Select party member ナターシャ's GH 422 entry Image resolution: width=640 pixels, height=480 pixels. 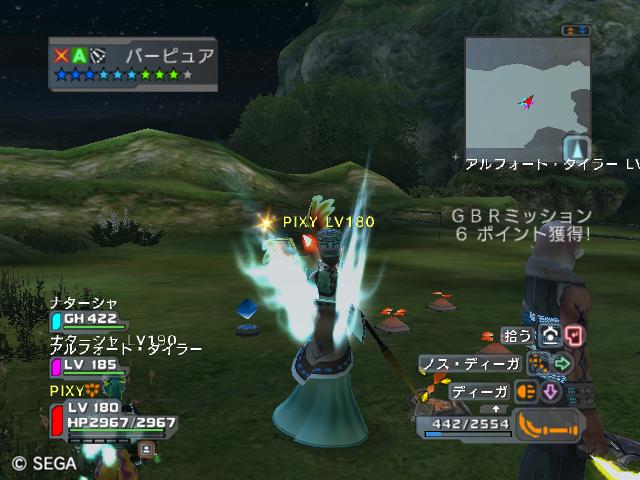pyautogui.click(x=88, y=320)
